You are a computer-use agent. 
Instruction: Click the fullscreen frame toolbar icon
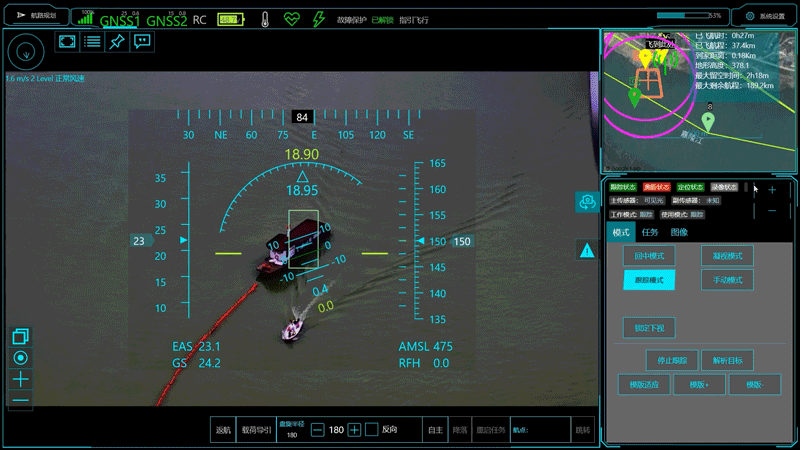pos(67,41)
